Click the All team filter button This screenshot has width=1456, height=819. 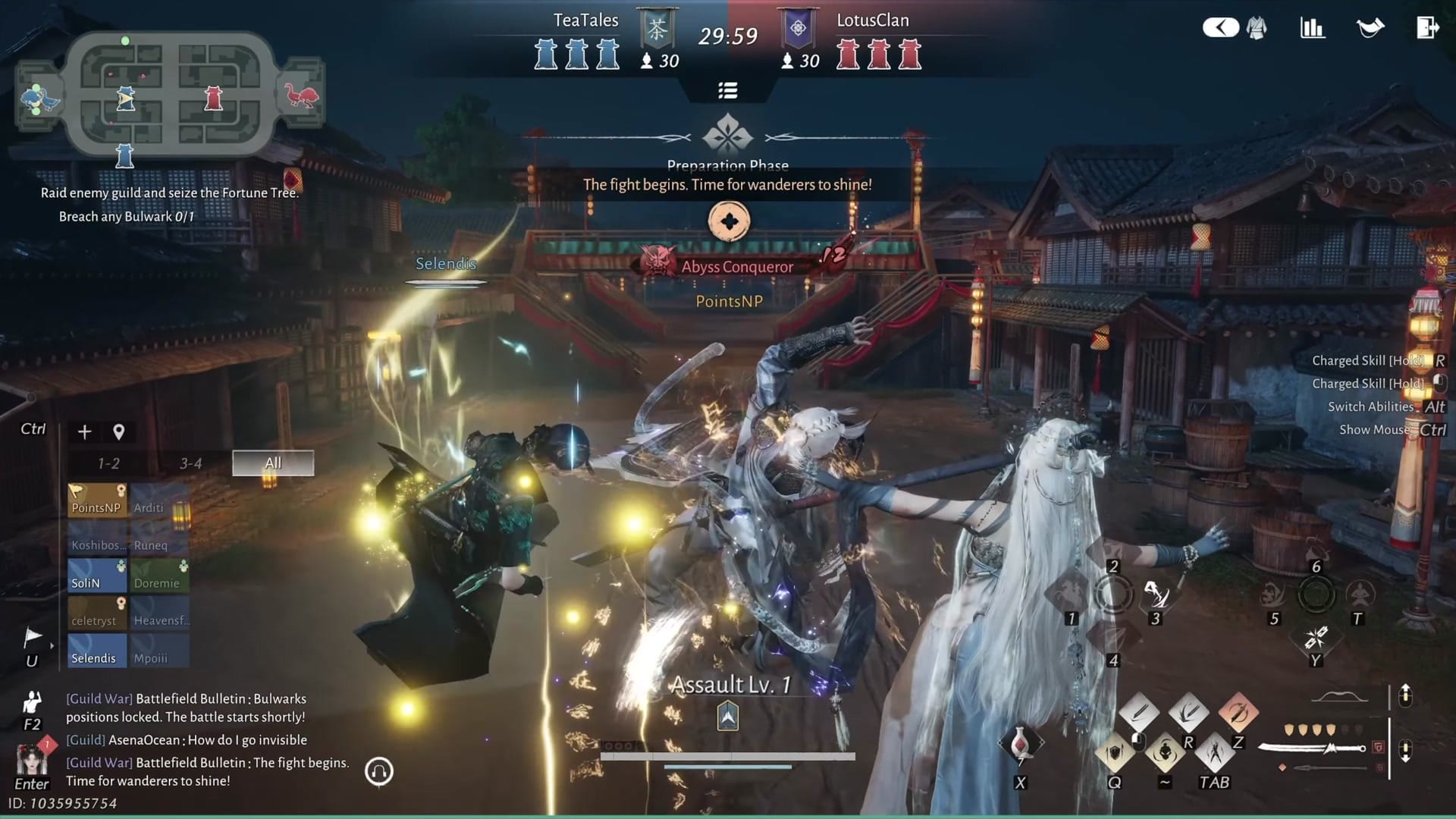coord(273,463)
